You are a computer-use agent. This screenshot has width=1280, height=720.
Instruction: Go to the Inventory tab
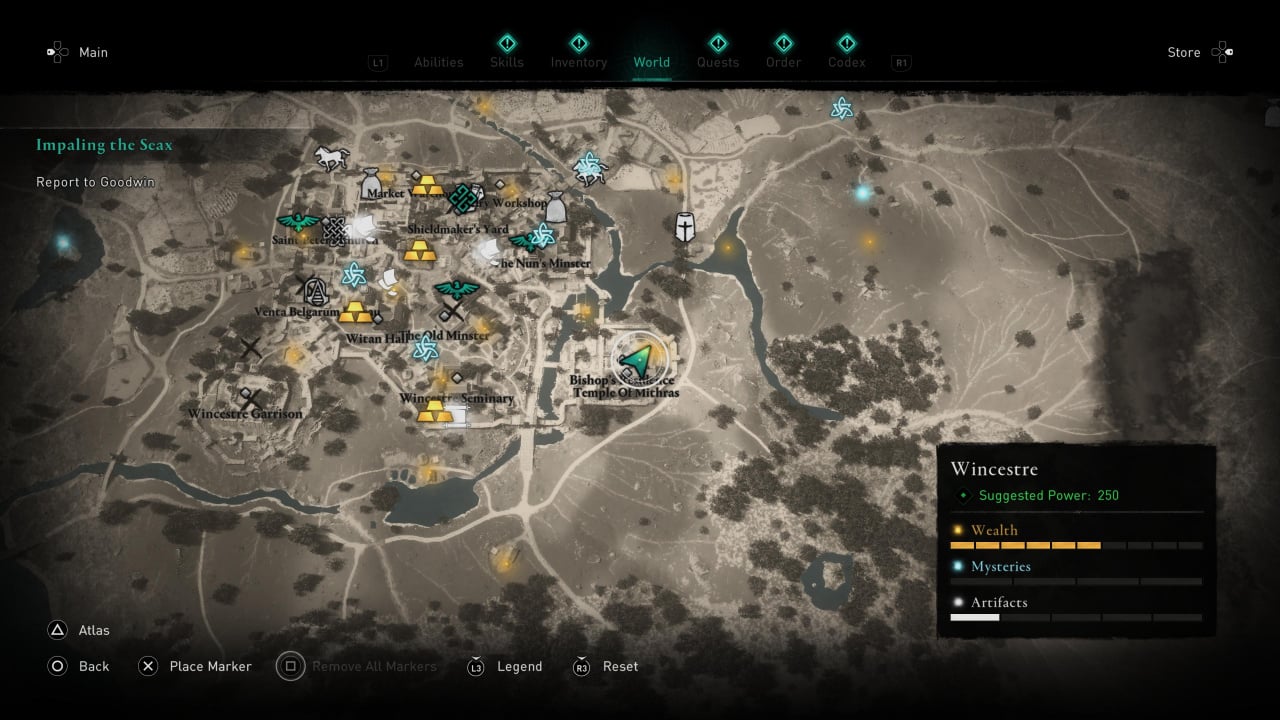click(x=578, y=62)
